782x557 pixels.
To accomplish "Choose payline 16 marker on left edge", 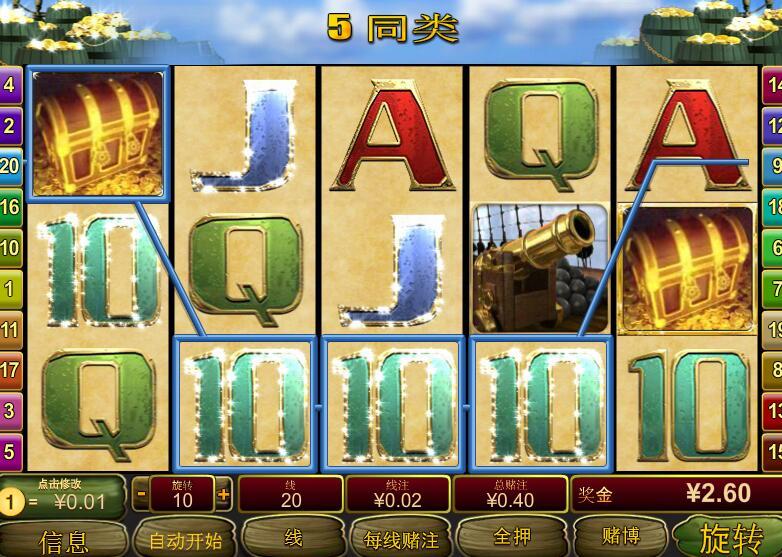I will tap(9, 207).
